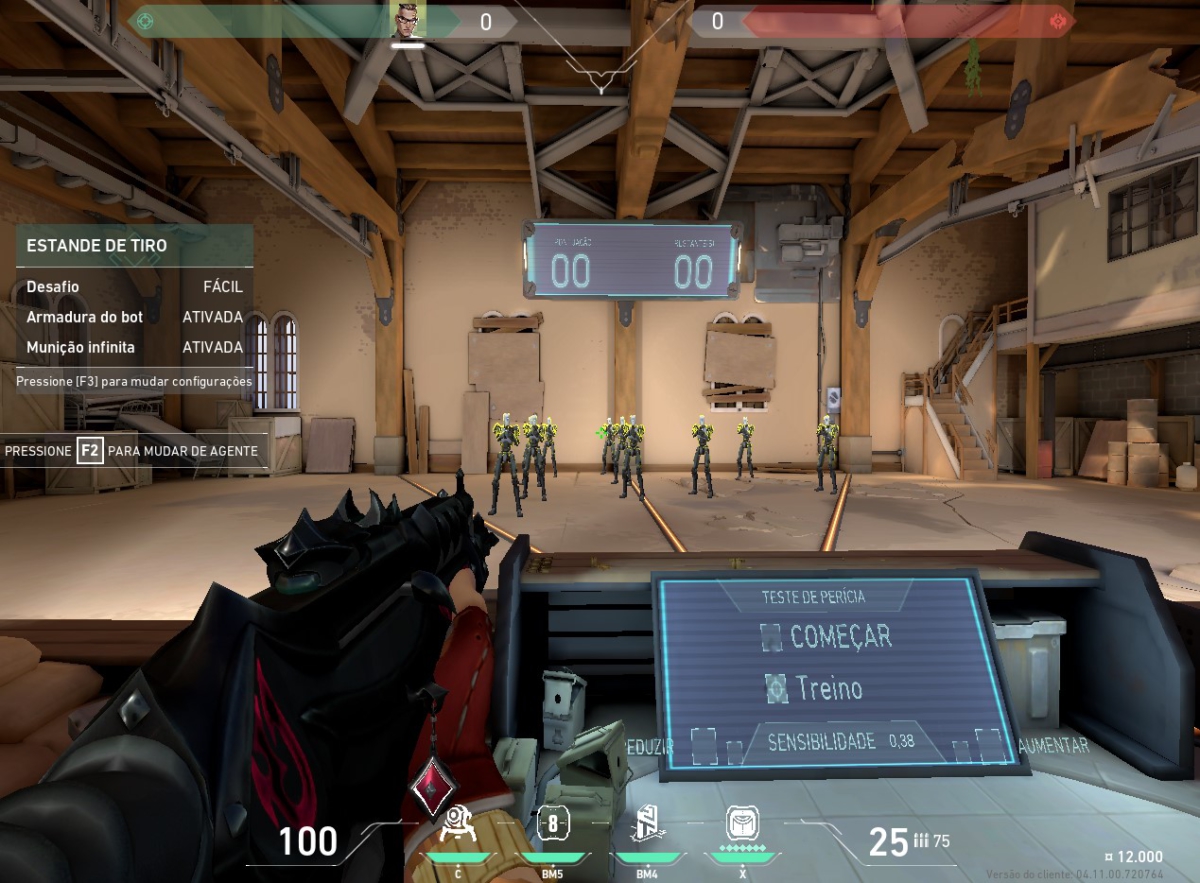Activate the ultimate ability icon labeled X
This screenshot has height=883, width=1200.
click(742, 824)
